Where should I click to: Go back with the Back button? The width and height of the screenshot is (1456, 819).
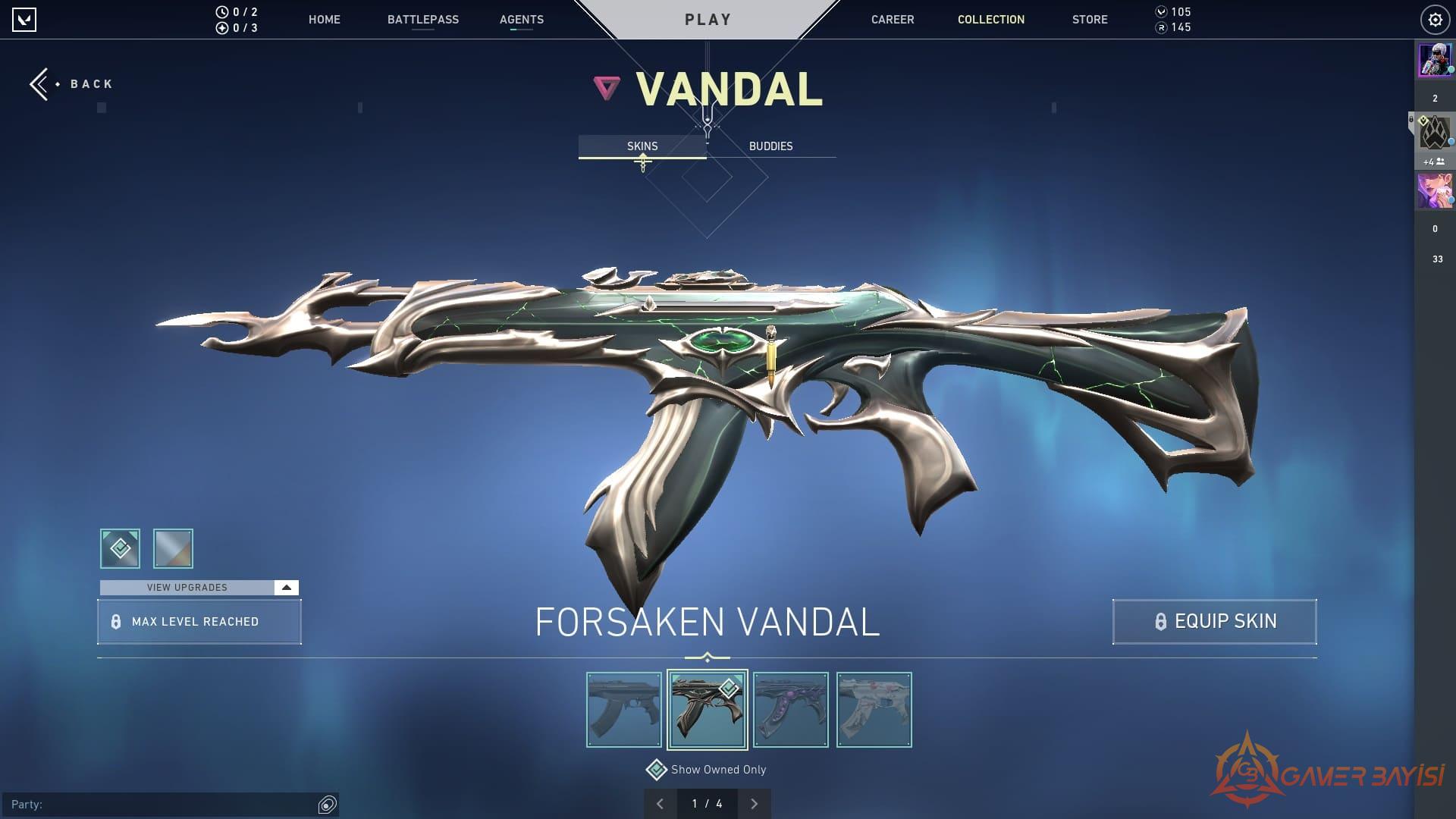(72, 84)
